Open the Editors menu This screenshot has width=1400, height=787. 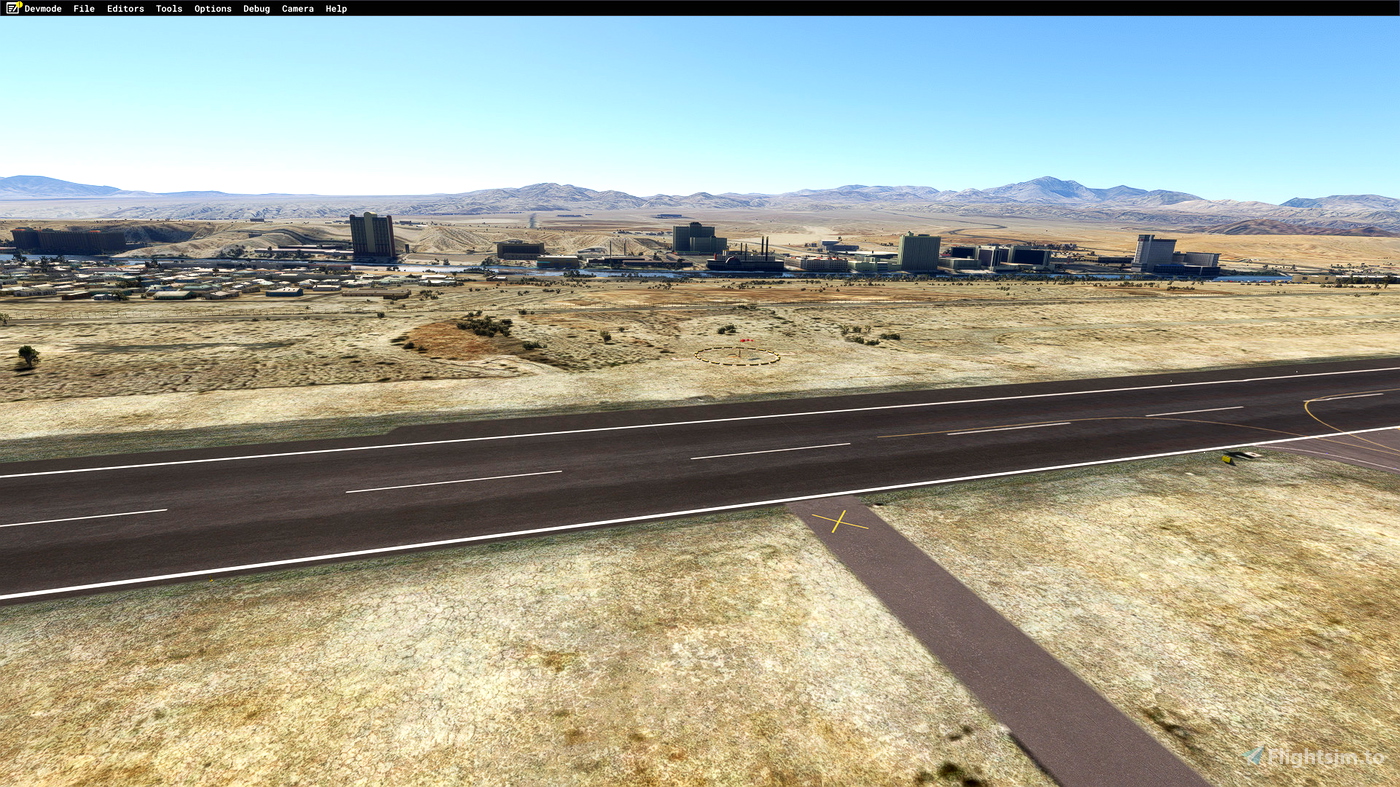[124, 8]
